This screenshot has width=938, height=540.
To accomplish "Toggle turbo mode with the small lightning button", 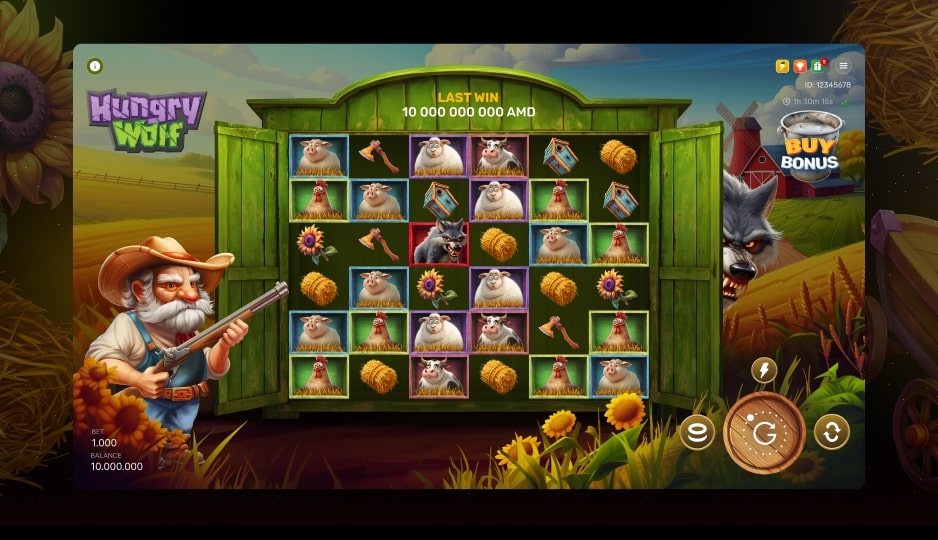I will click(764, 371).
